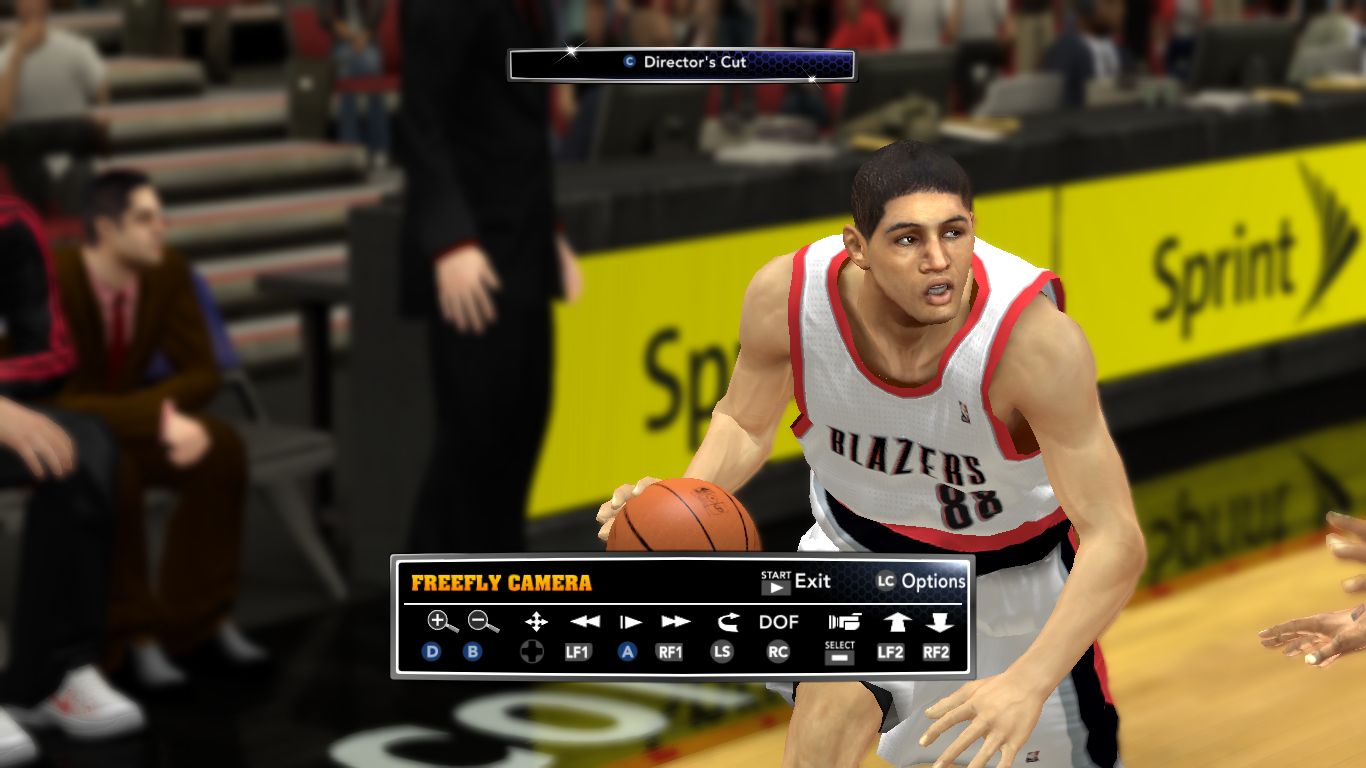Select the Director's Cut banner
1366x768 pixels.
pyautogui.click(x=682, y=63)
